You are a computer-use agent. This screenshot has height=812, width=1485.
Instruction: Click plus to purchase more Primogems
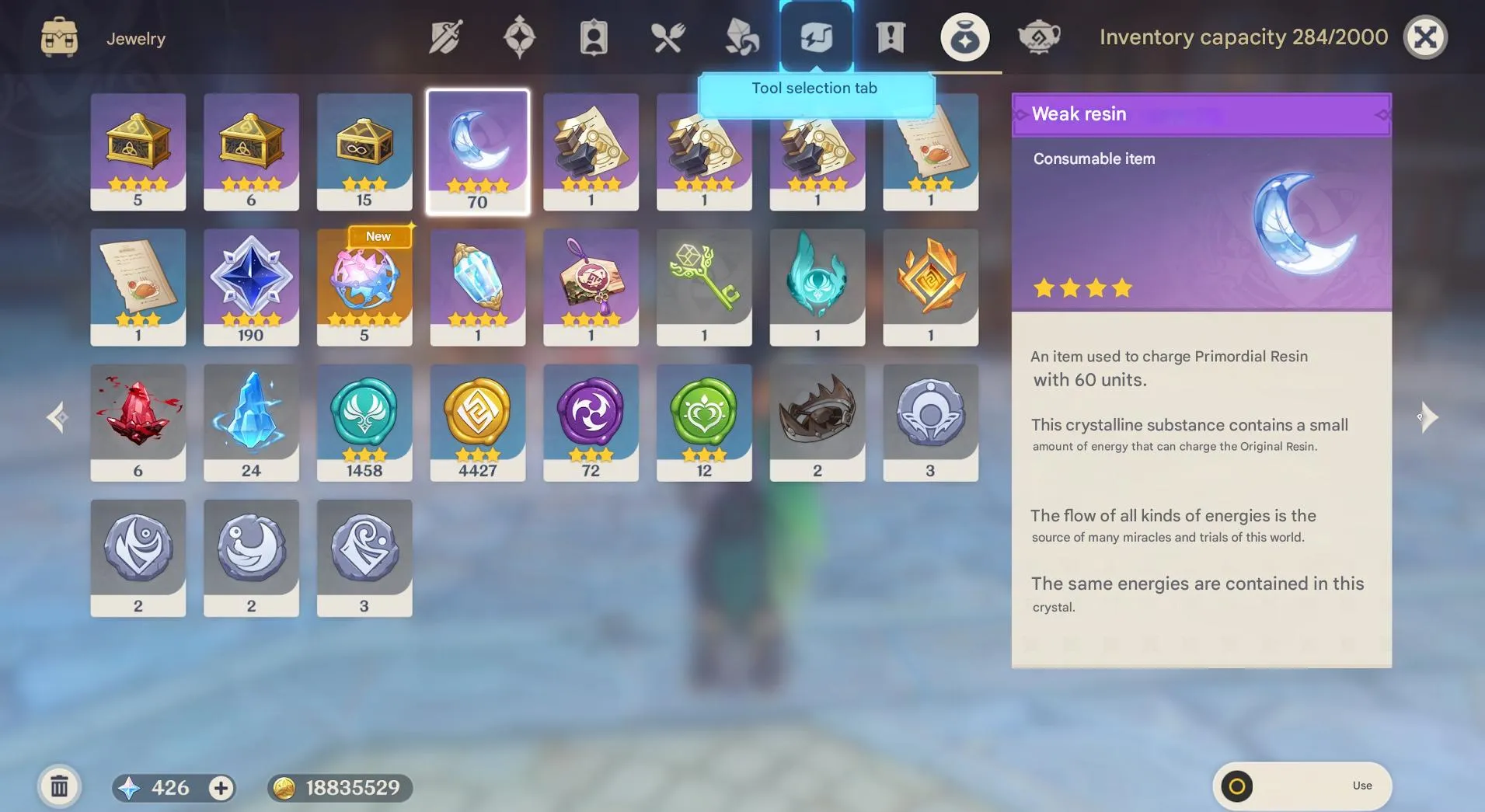coord(218,787)
